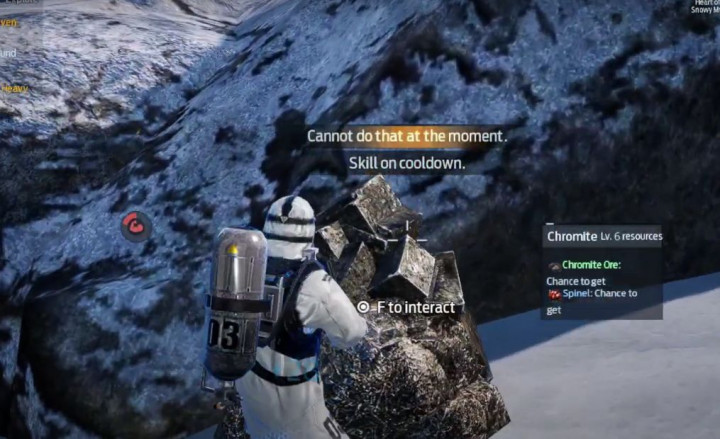Viewport: 720px width, 439px height.
Task: Click the Chromite Lv. 6 resources header
Action: [x=603, y=236]
